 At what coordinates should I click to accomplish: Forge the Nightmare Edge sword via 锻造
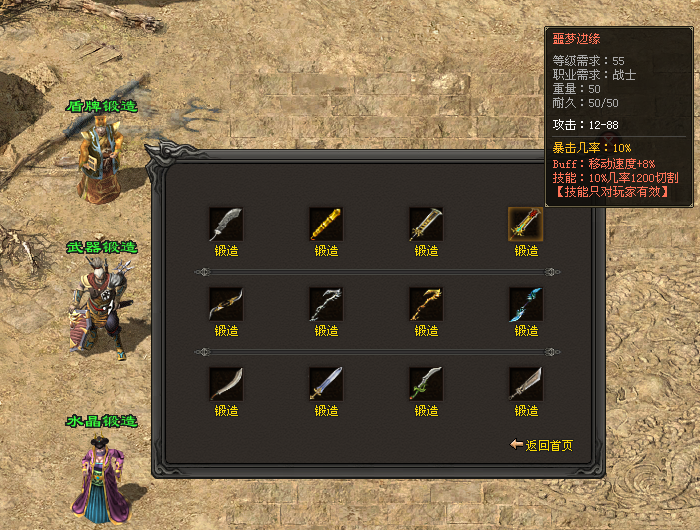[526, 251]
